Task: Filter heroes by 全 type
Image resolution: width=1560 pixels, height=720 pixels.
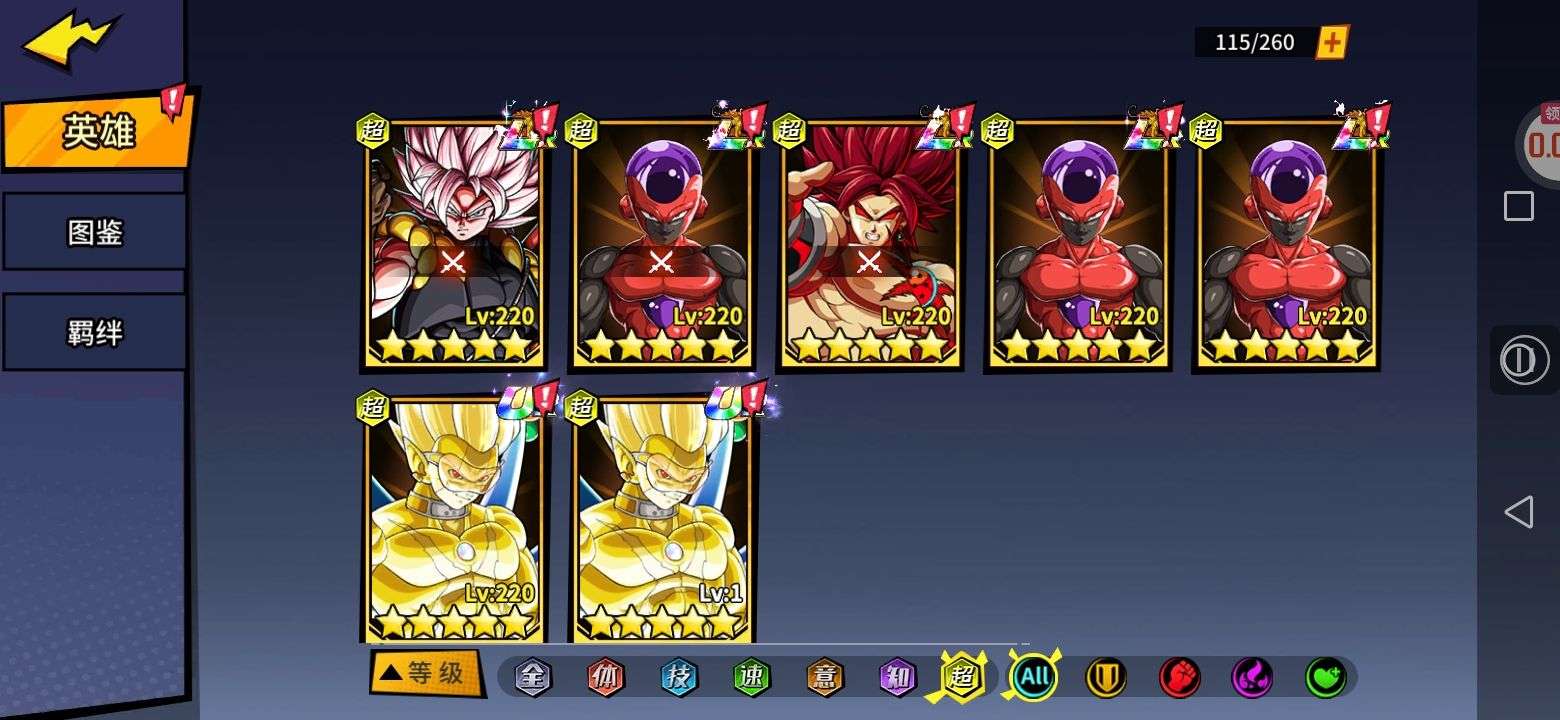Action: (533, 677)
